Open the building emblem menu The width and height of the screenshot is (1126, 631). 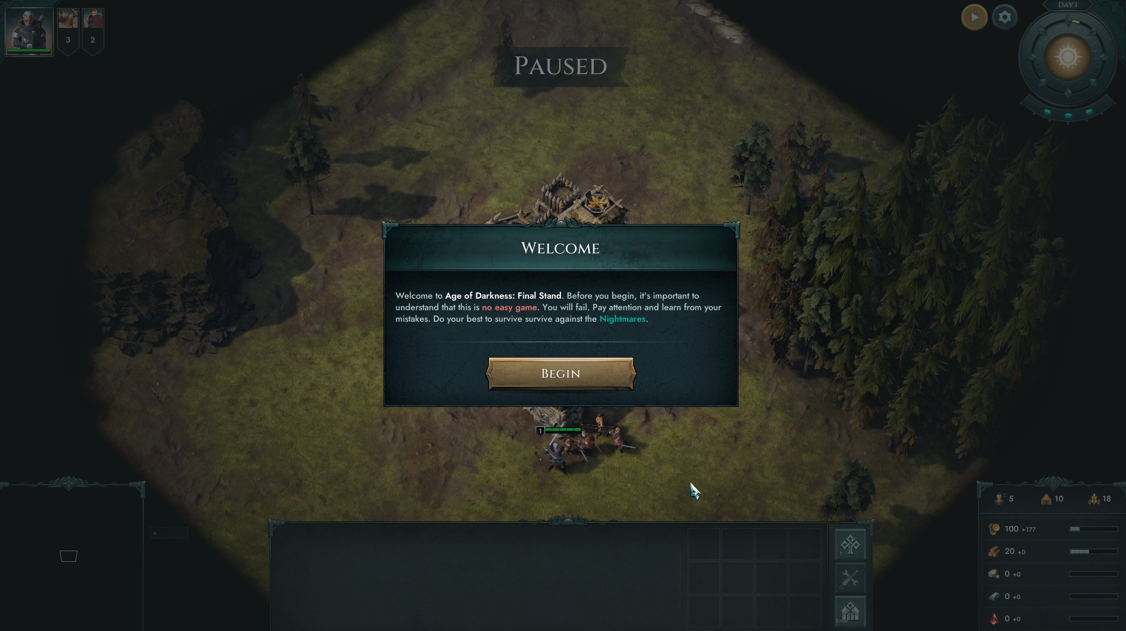850,611
